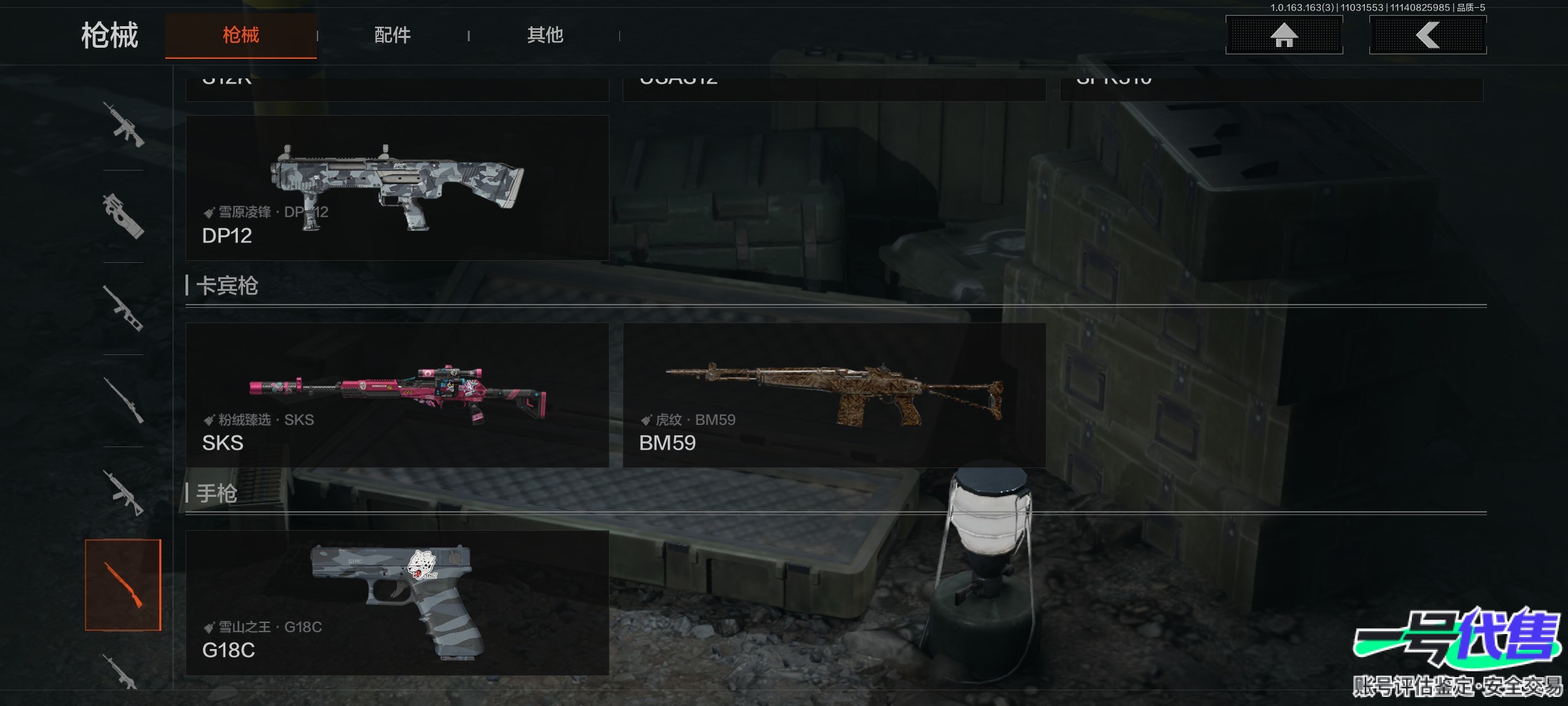
Task: Open the tiger-stripe BM59 card
Action: coord(834,395)
